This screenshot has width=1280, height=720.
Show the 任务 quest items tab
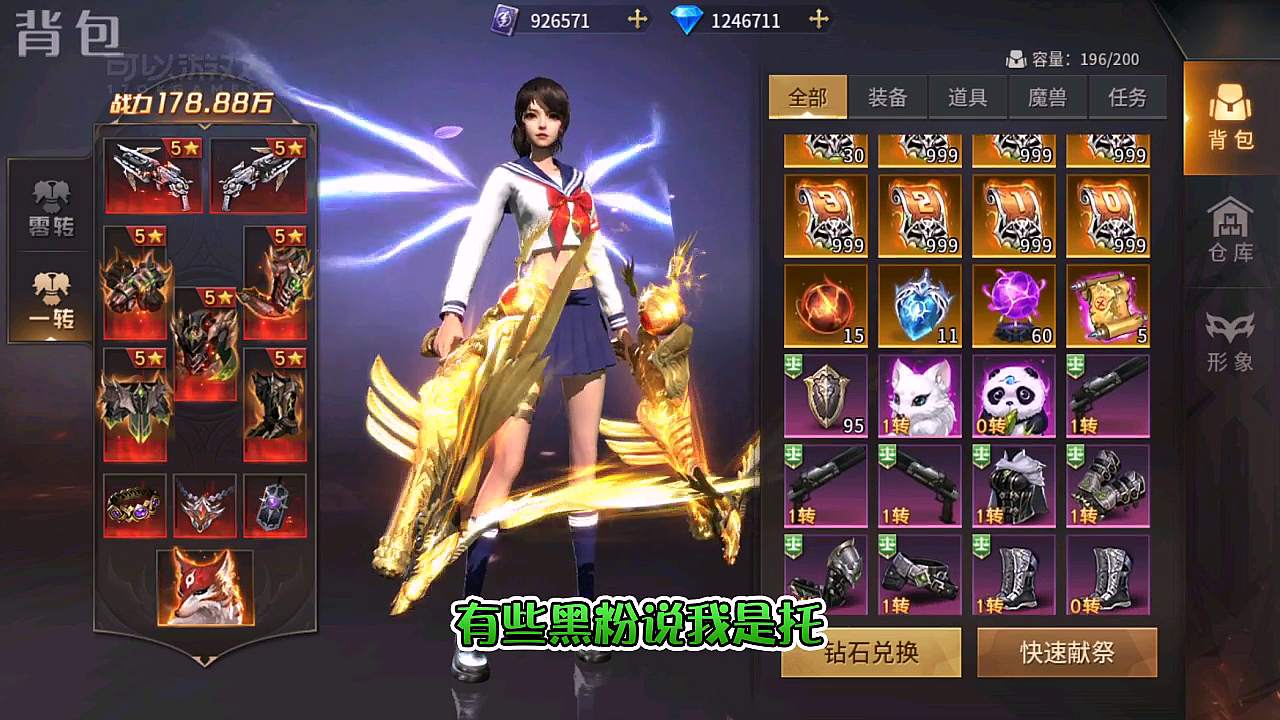coord(1127,97)
